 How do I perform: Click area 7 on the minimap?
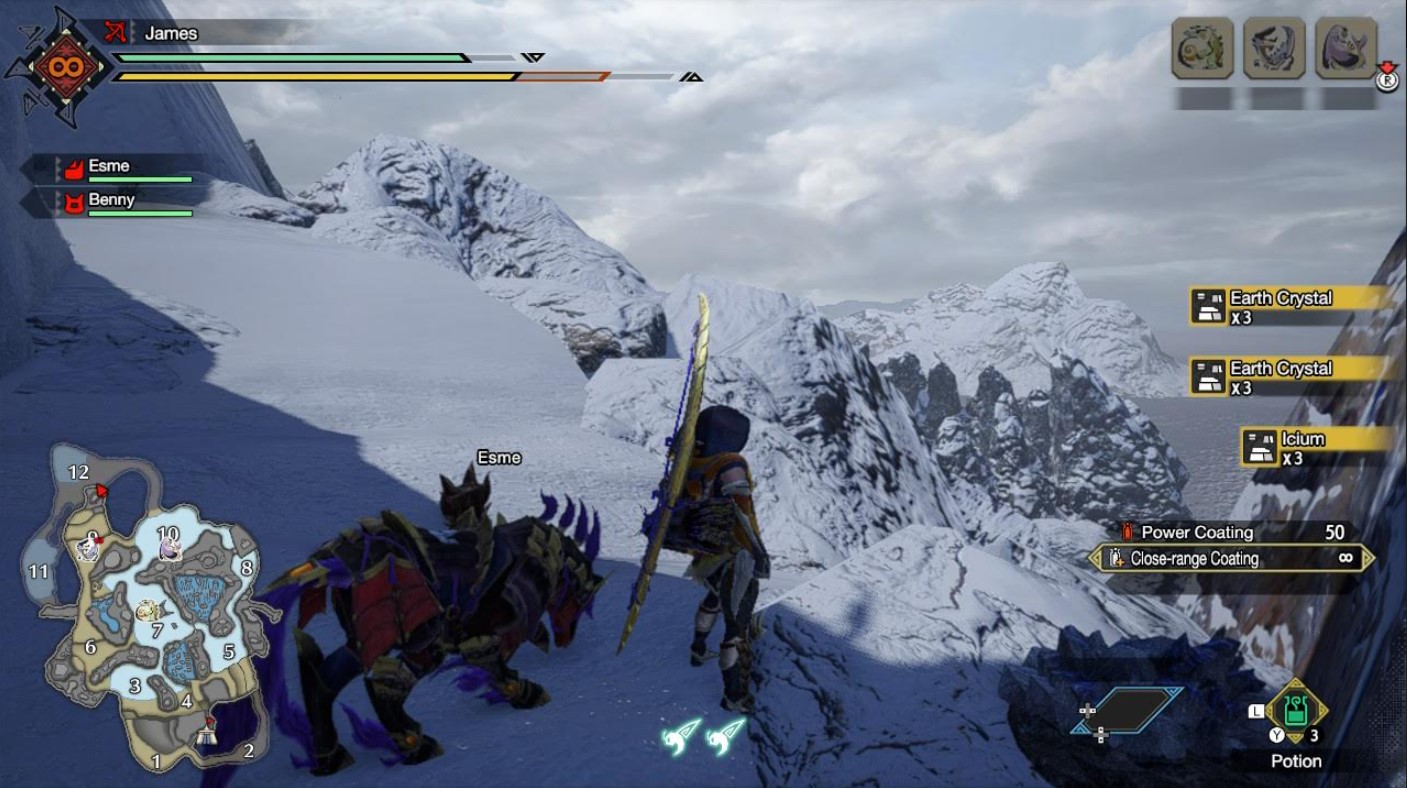point(157,630)
